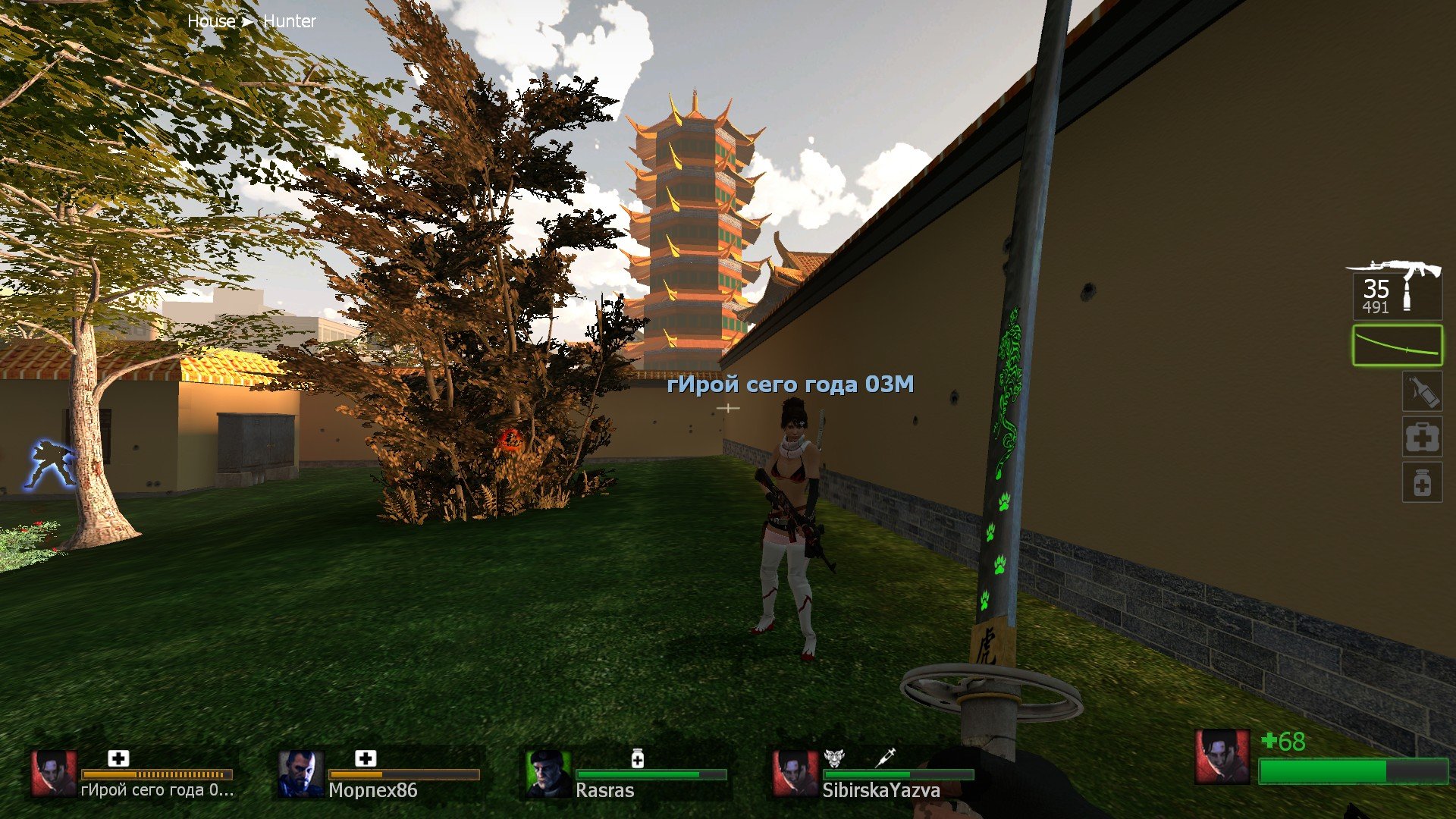
Task: Click SibirskaYazva's teammate portrait
Action: click(795, 773)
